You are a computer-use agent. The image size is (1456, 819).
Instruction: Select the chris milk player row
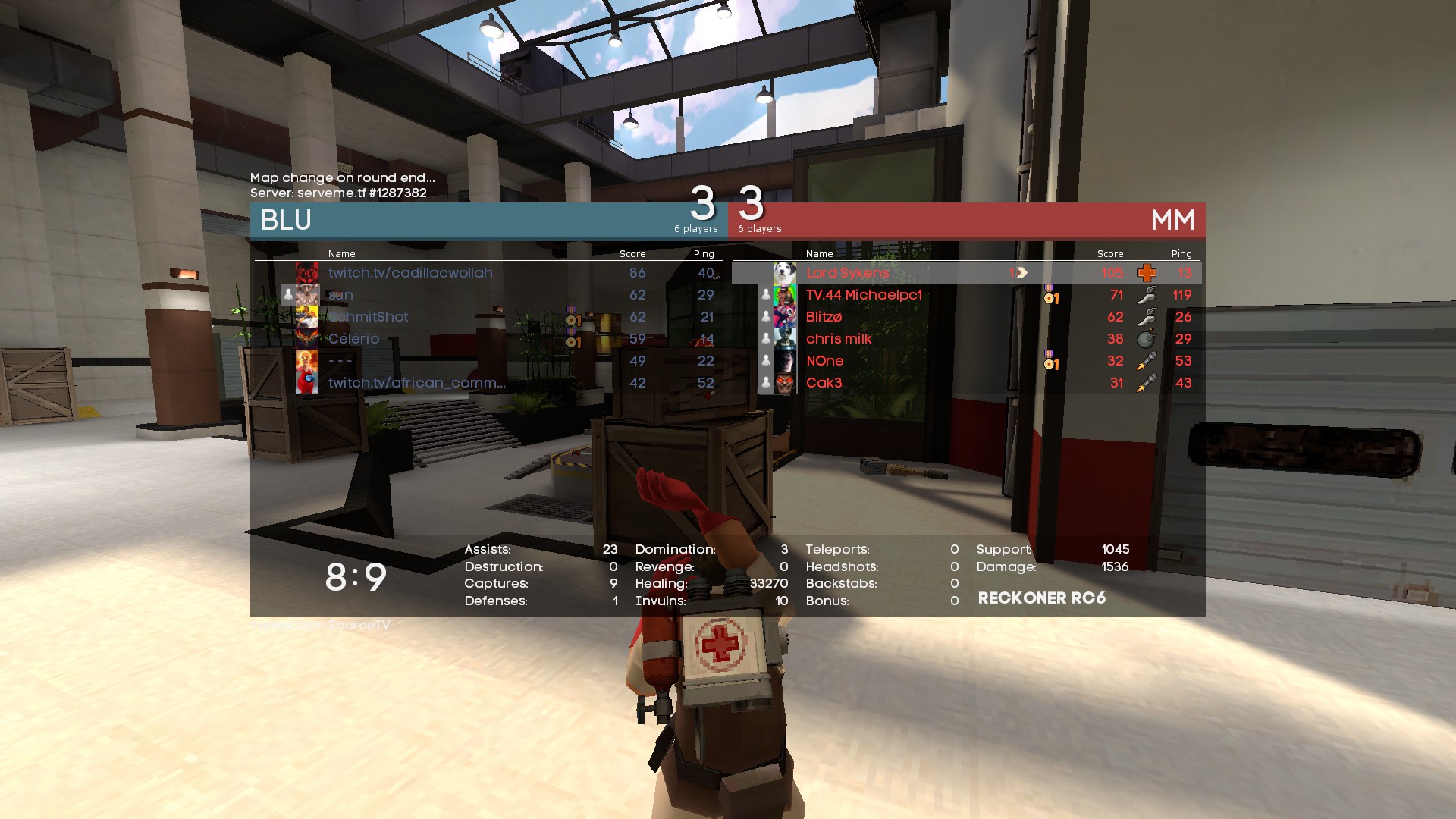839,339
